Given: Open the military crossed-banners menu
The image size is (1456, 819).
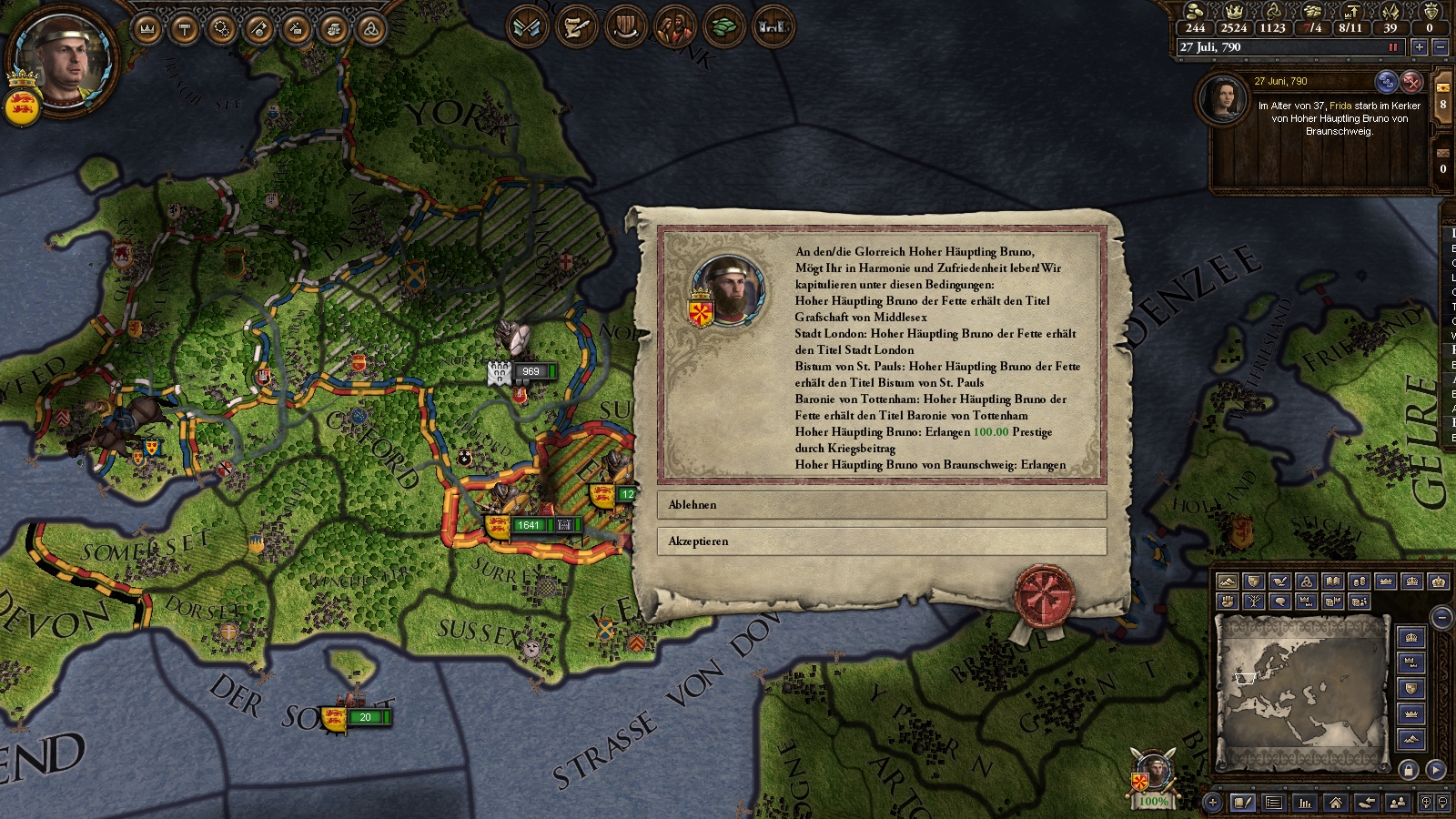Looking at the screenshot, I should click(x=527, y=27).
